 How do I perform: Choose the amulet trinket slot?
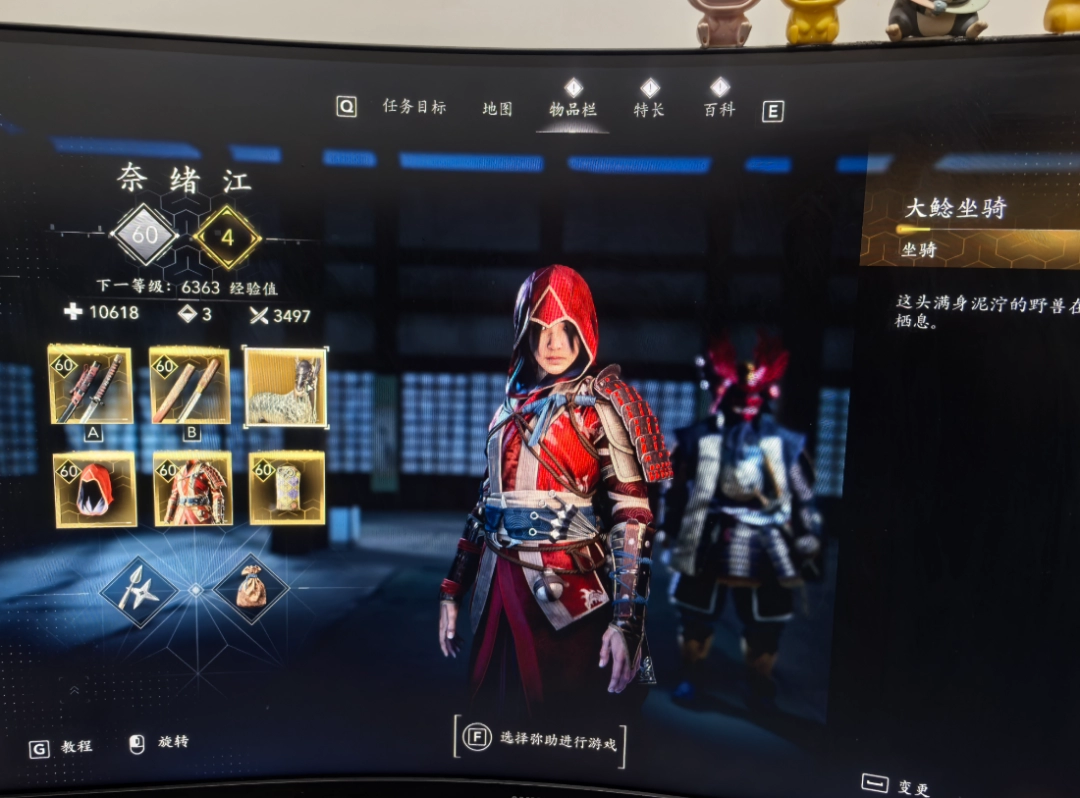tap(286, 487)
